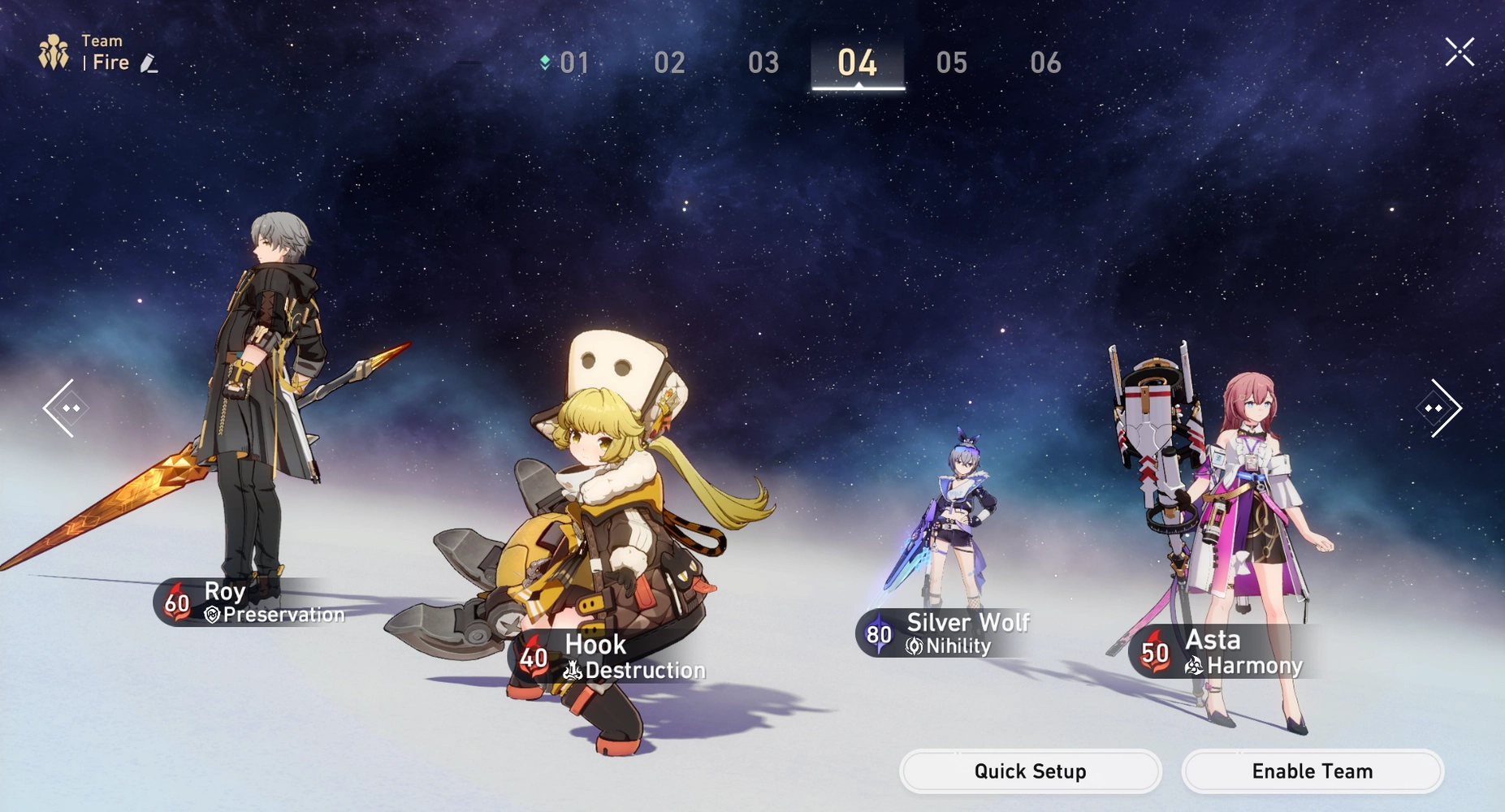Open team tab 06
This screenshot has height=812, width=1505.
pos(1046,63)
